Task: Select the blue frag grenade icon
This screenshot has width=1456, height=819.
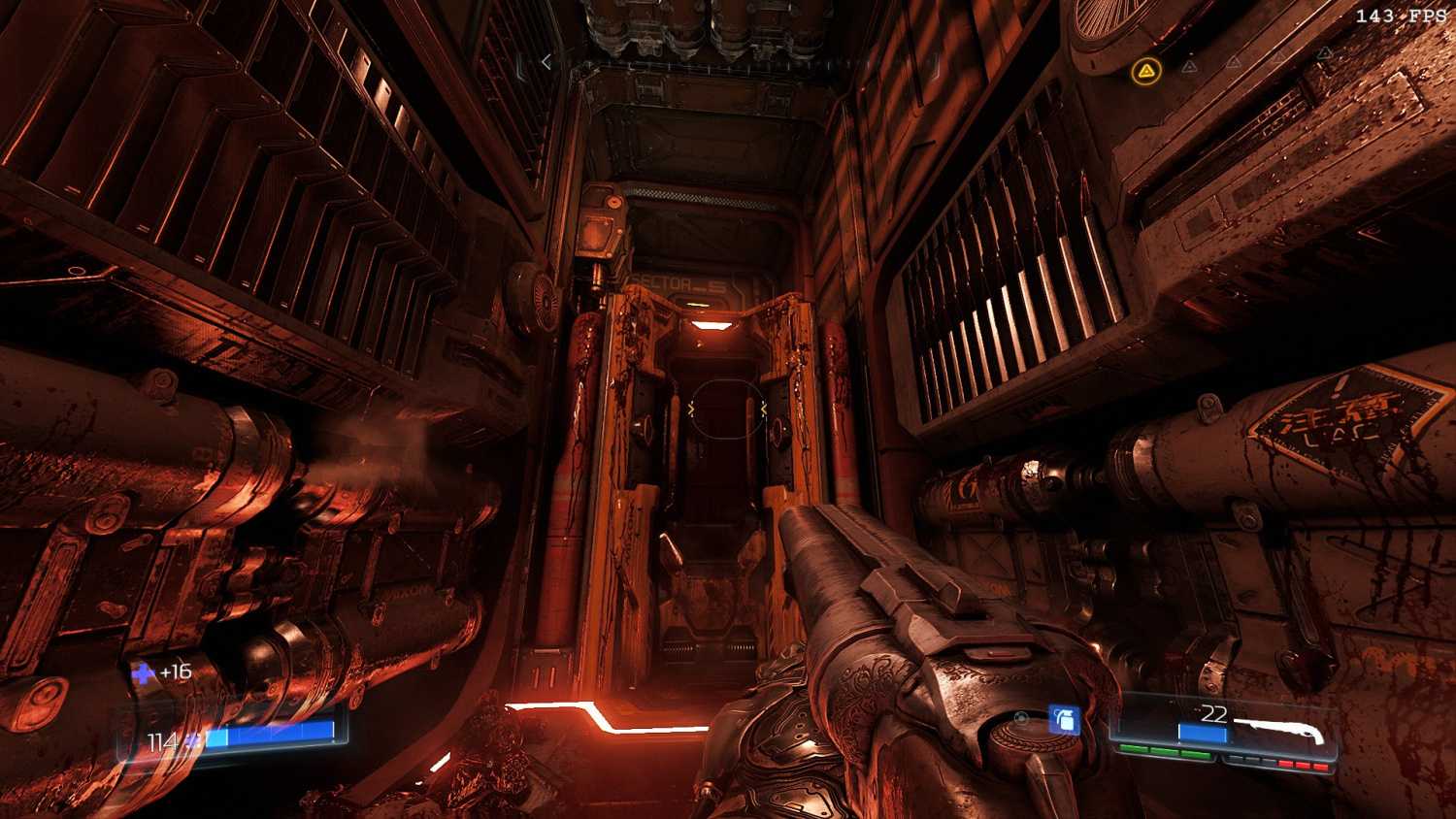Action: pos(1064,719)
